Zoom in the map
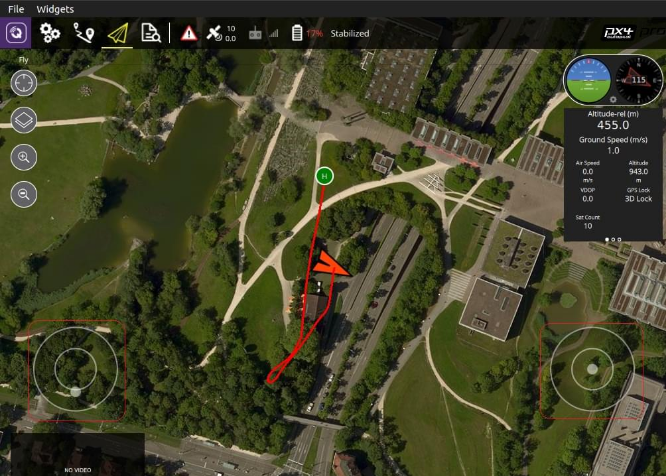Viewport: 666px width, 476px height. coord(24,157)
